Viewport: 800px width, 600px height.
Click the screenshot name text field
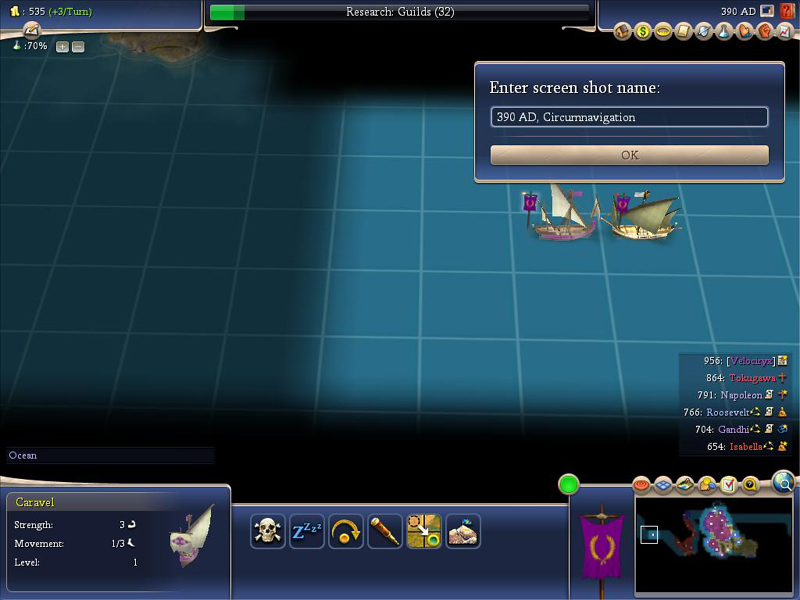(x=629, y=117)
